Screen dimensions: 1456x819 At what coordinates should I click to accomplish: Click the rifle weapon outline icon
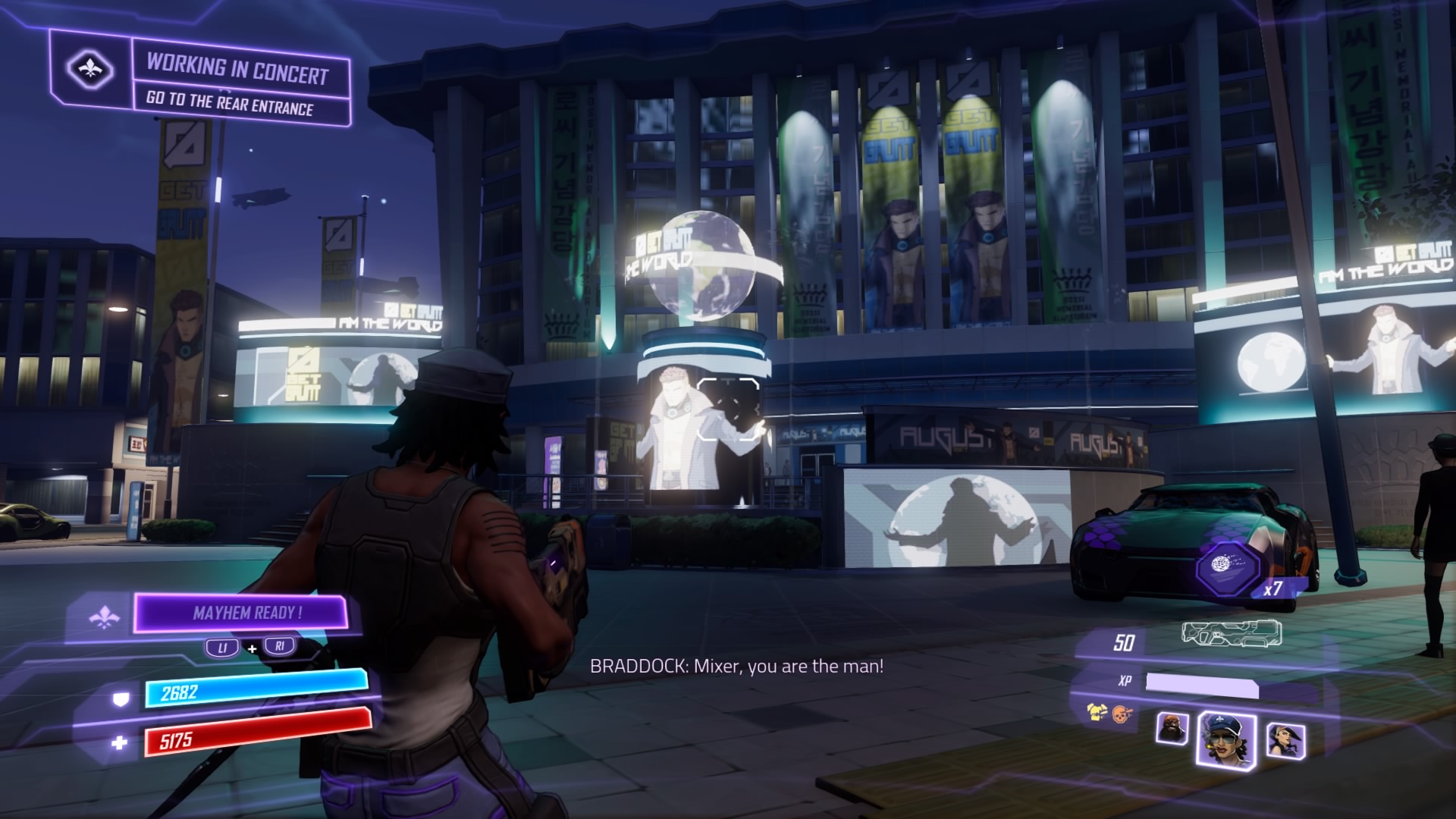[1230, 632]
